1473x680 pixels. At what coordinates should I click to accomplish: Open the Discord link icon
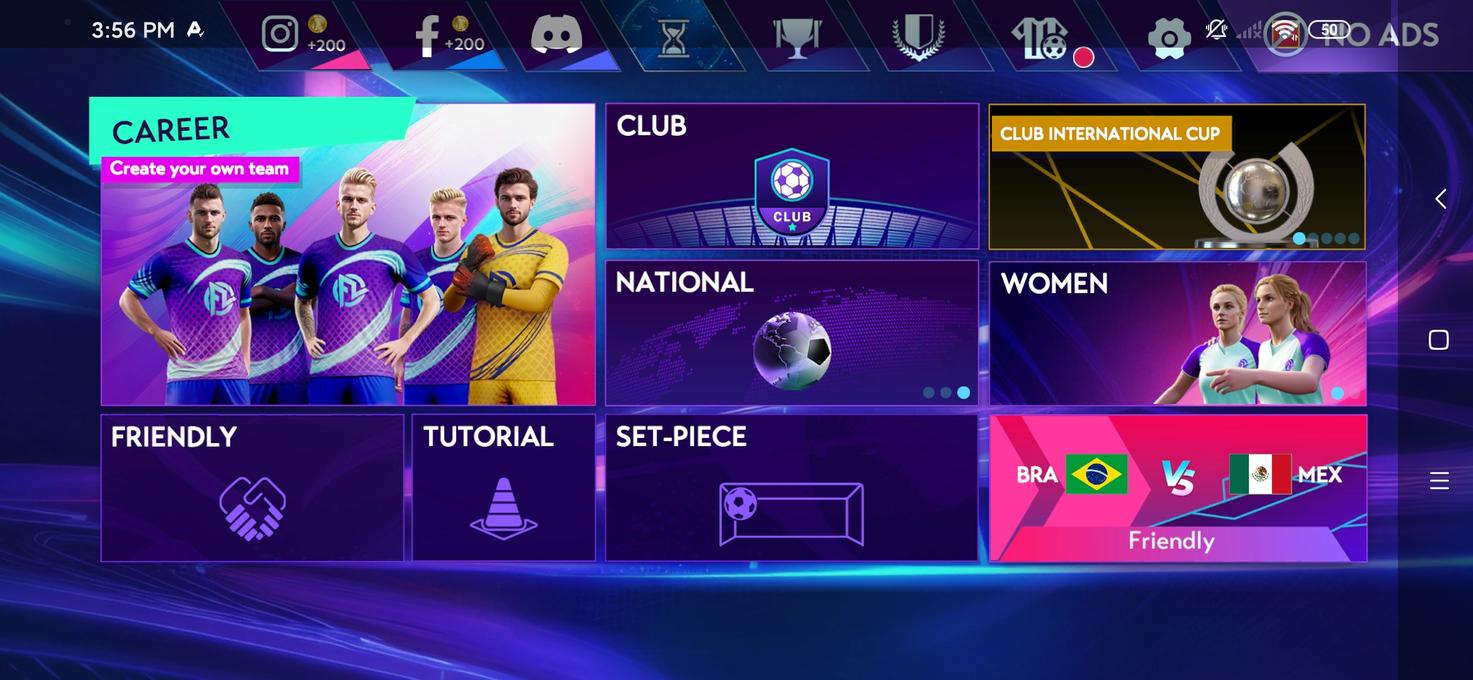(x=556, y=35)
